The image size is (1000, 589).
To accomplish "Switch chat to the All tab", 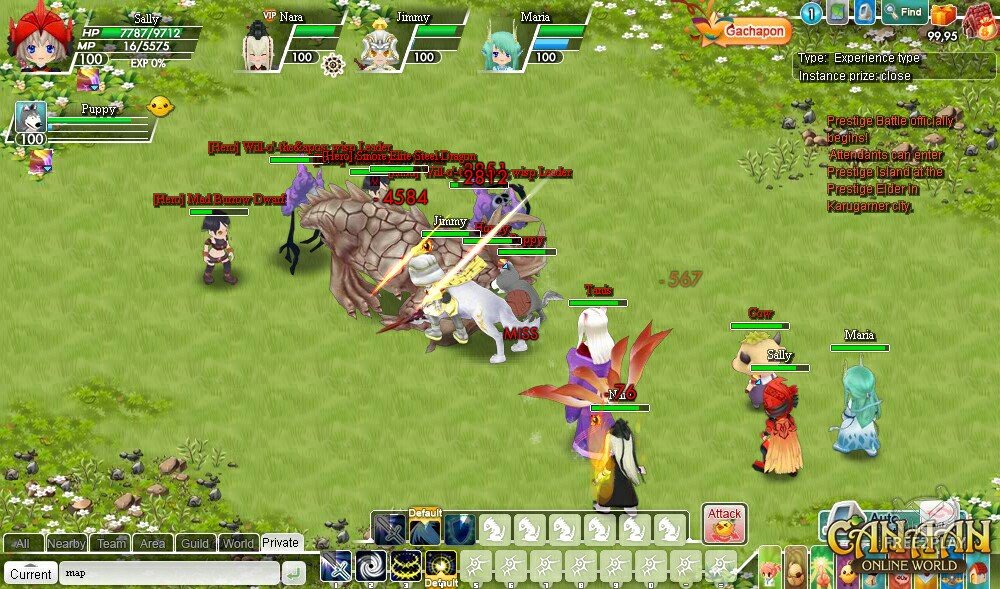I will [22, 543].
